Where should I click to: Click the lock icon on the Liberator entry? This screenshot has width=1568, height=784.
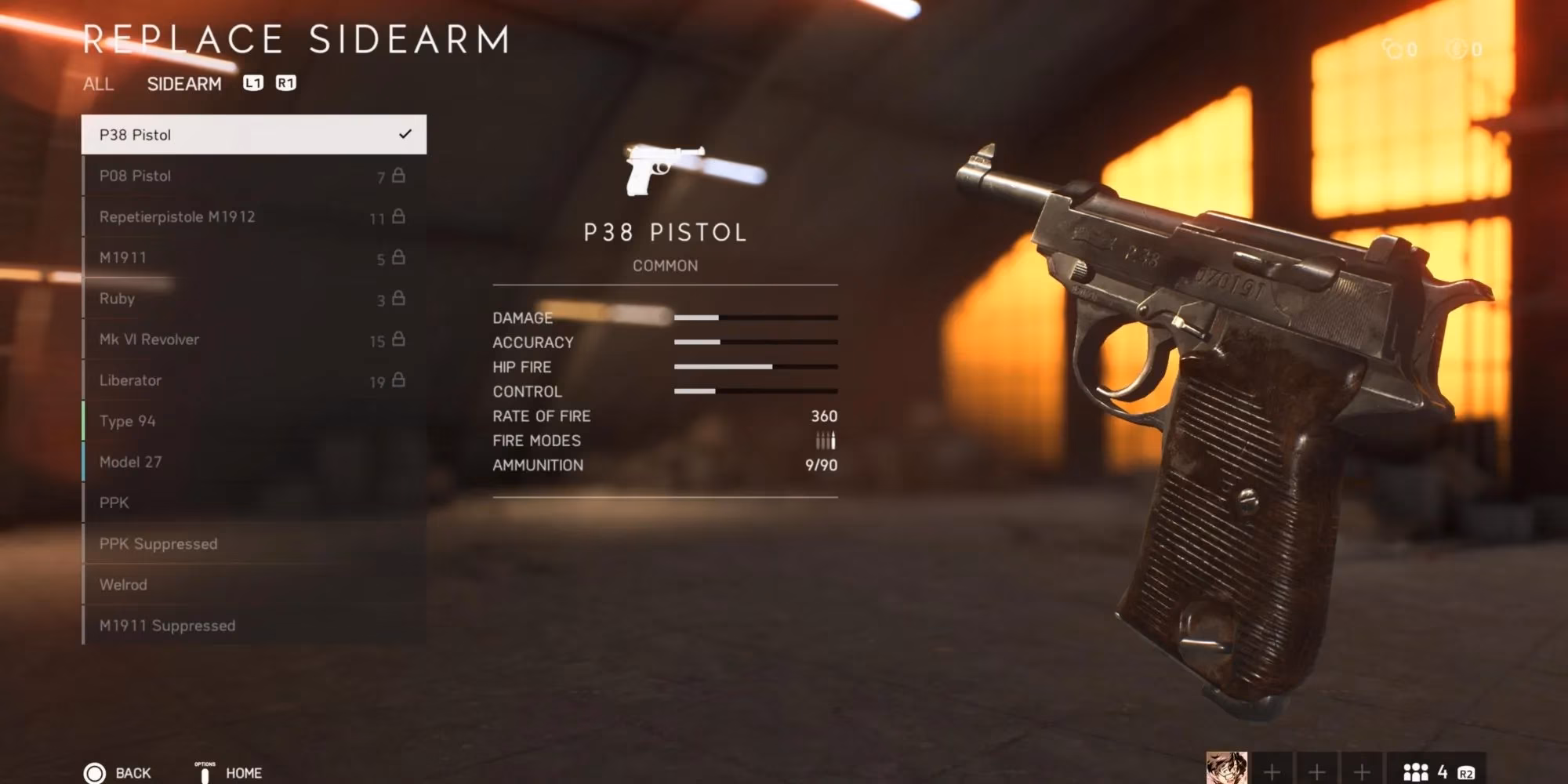[x=400, y=379]
